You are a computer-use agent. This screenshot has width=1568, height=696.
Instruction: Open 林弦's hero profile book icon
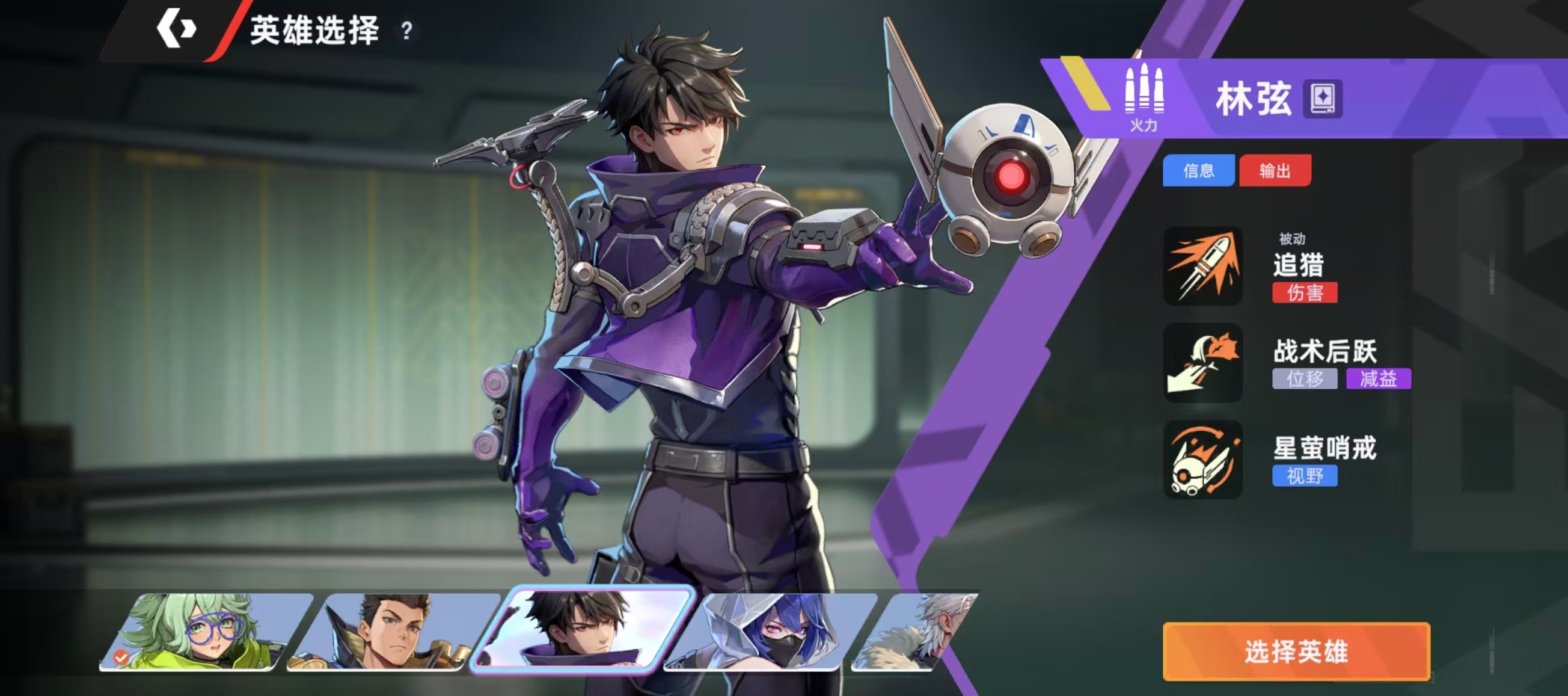click(x=1323, y=99)
